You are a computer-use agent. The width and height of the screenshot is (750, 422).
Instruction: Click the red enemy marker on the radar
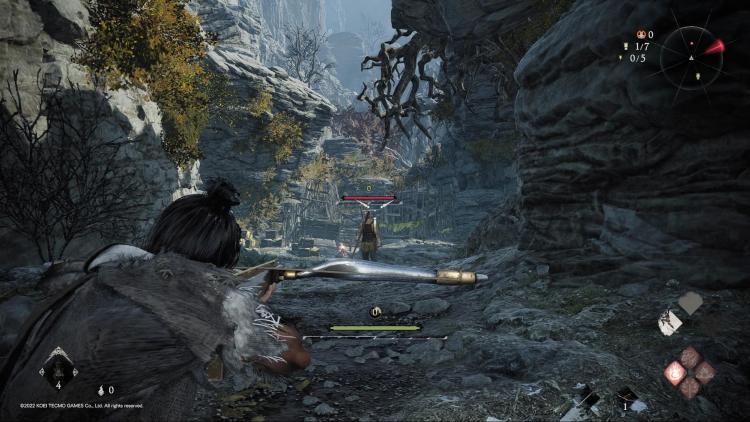(x=713, y=46)
